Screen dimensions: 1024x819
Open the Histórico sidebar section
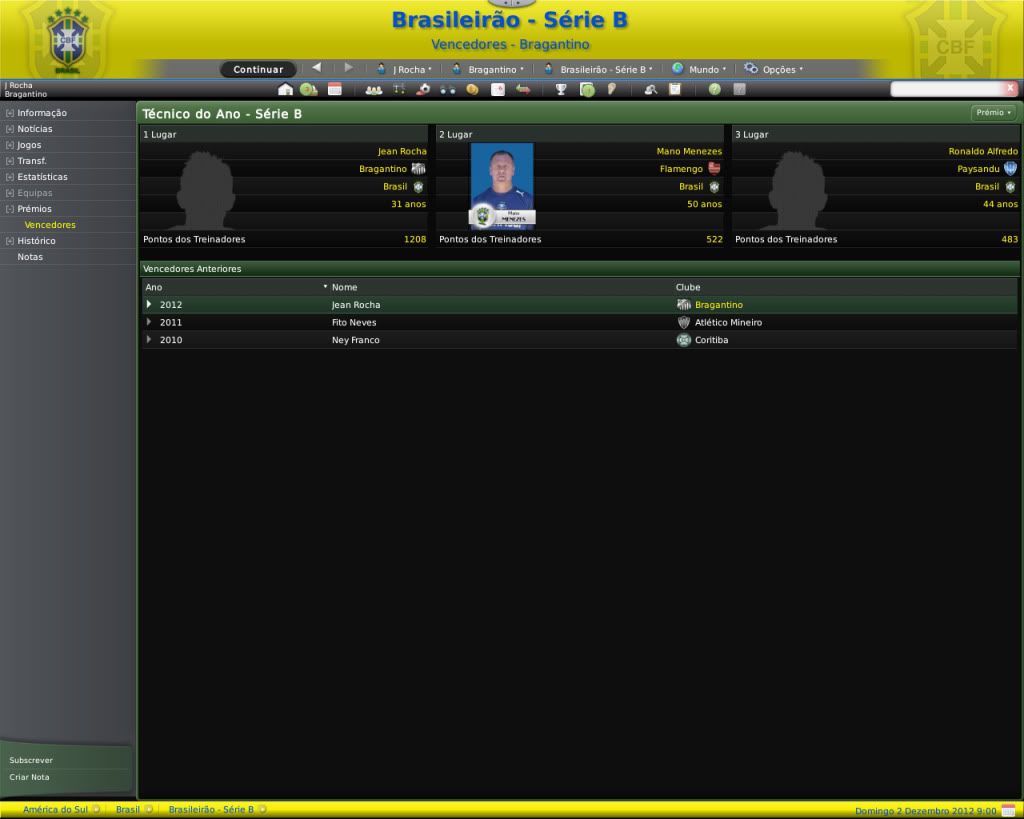click(x=36, y=241)
